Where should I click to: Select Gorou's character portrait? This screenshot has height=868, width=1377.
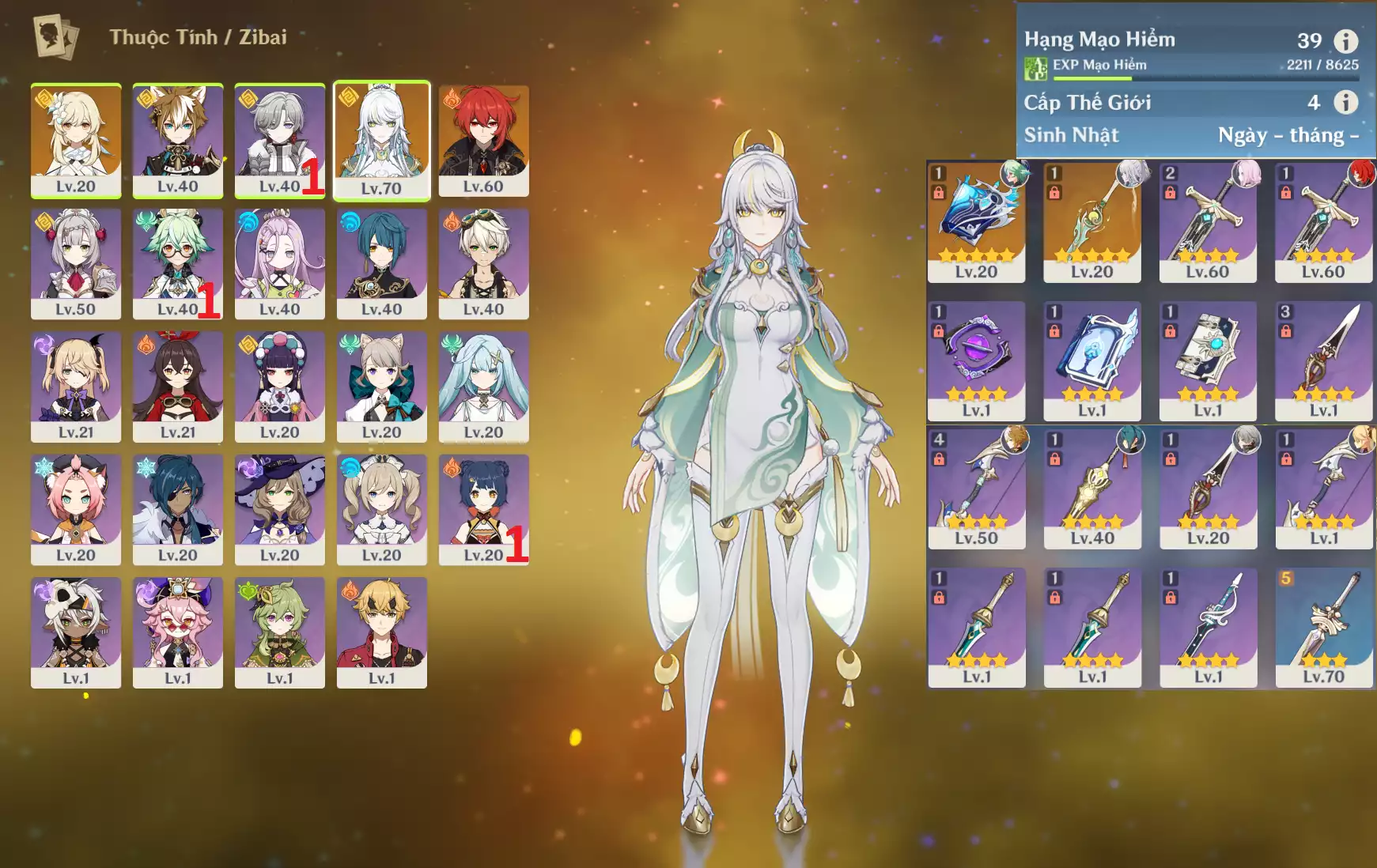(x=178, y=140)
